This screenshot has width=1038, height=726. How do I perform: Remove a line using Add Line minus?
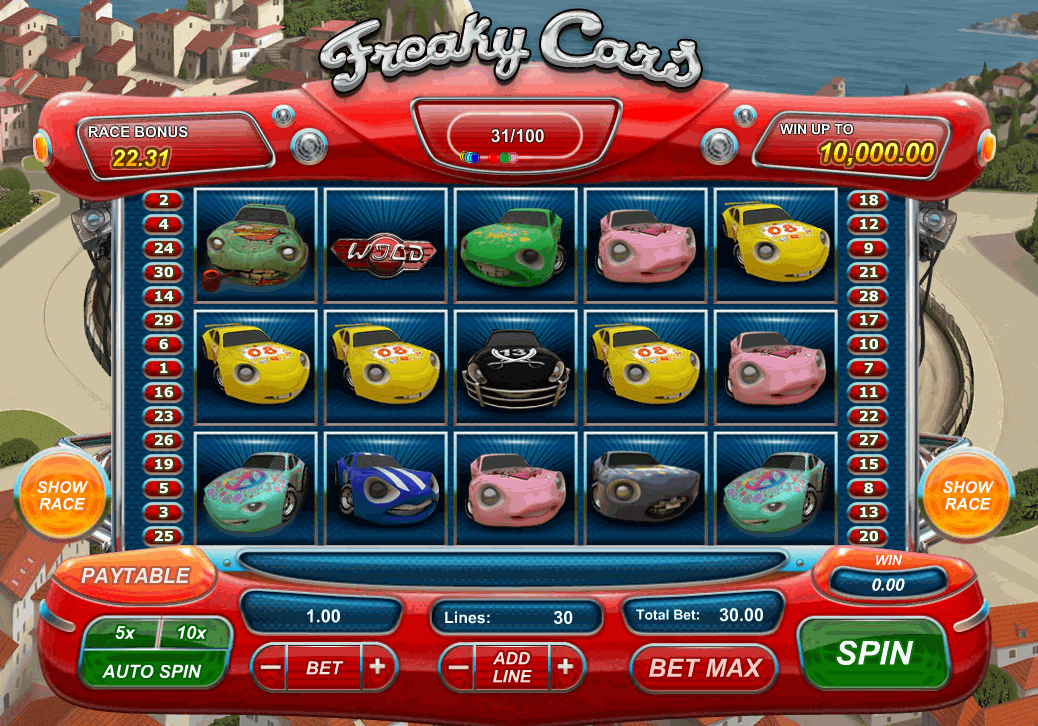pos(457,667)
